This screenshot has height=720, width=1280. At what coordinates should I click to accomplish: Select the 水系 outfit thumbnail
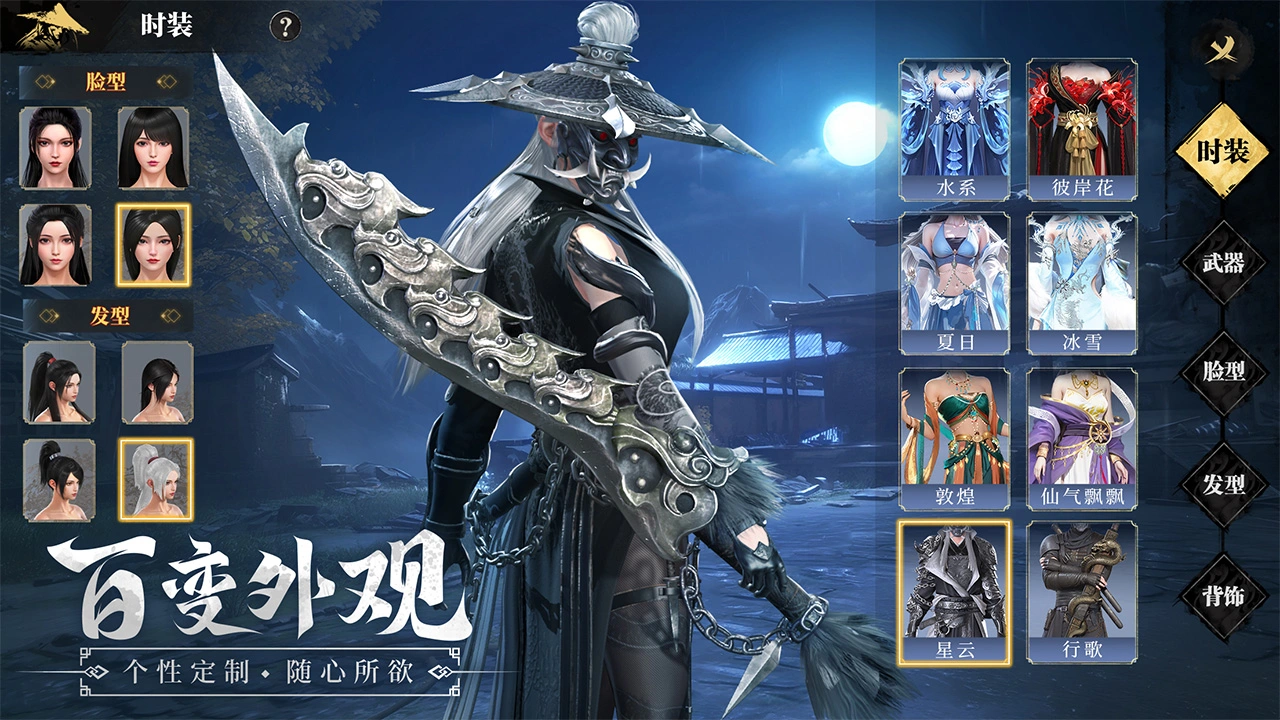tap(954, 129)
